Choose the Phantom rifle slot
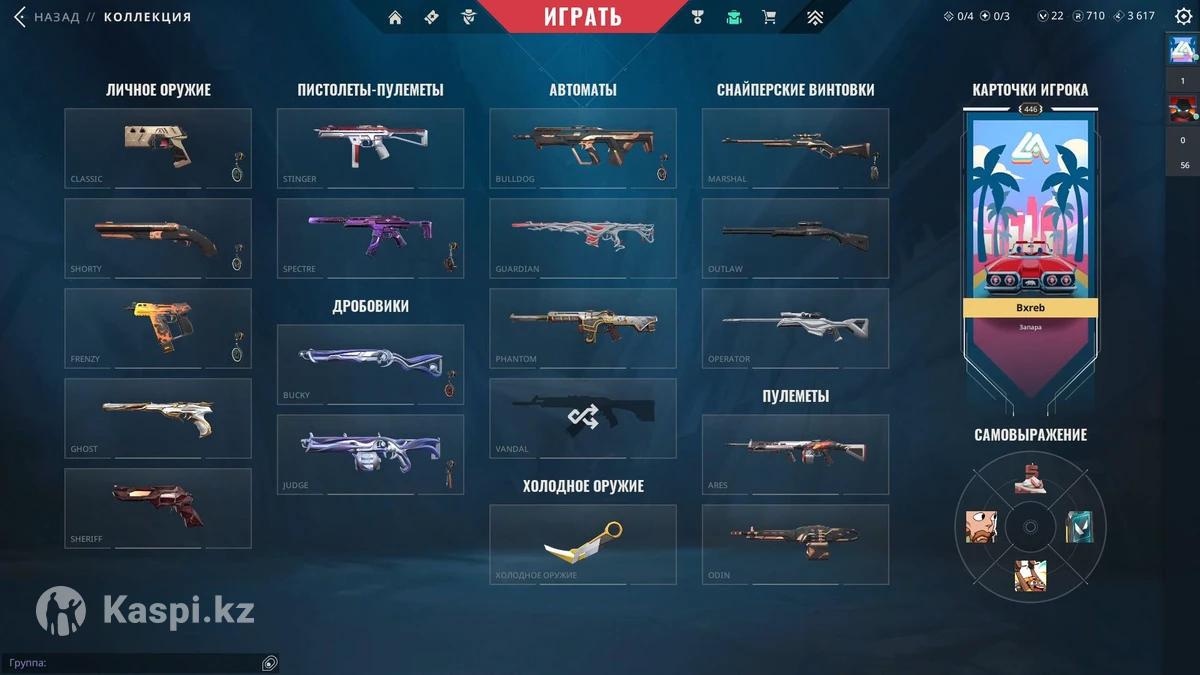The height and width of the screenshot is (675, 1200). [x=582, y=327]
